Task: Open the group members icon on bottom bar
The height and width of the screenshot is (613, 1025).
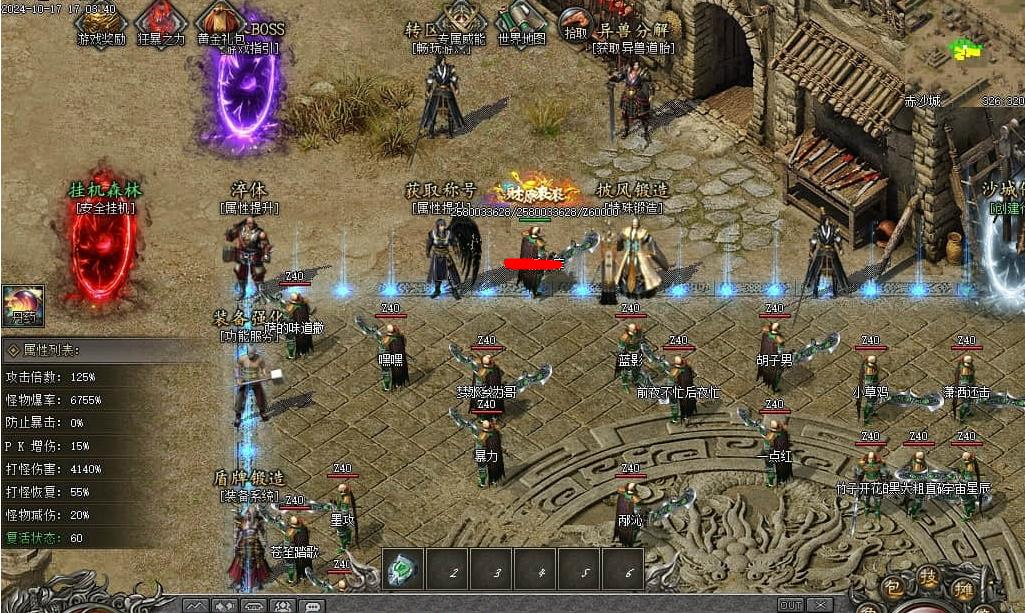Action: (282, 605)
